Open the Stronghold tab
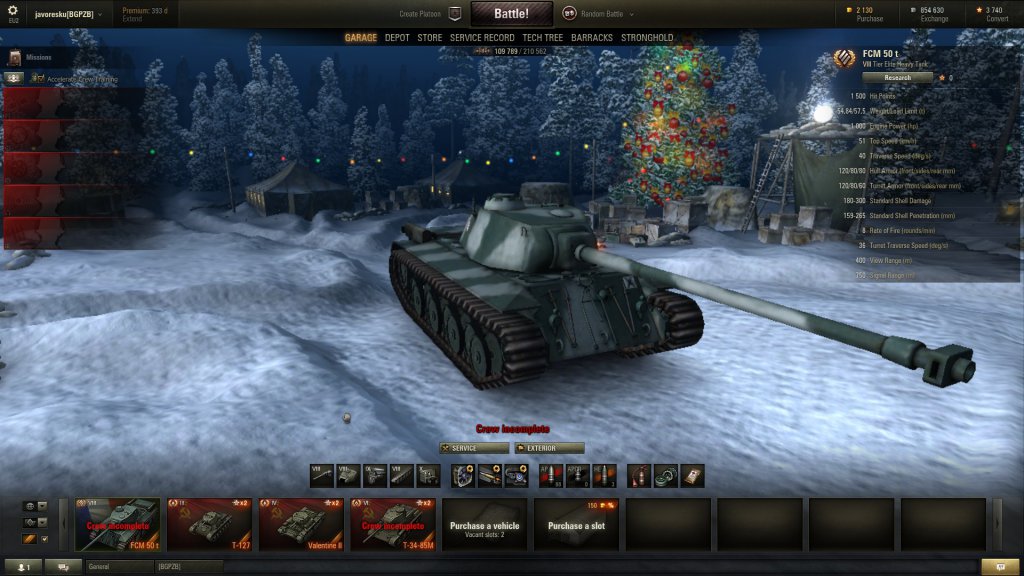This screenshot has height=576, width=1024. pos(647,38)
